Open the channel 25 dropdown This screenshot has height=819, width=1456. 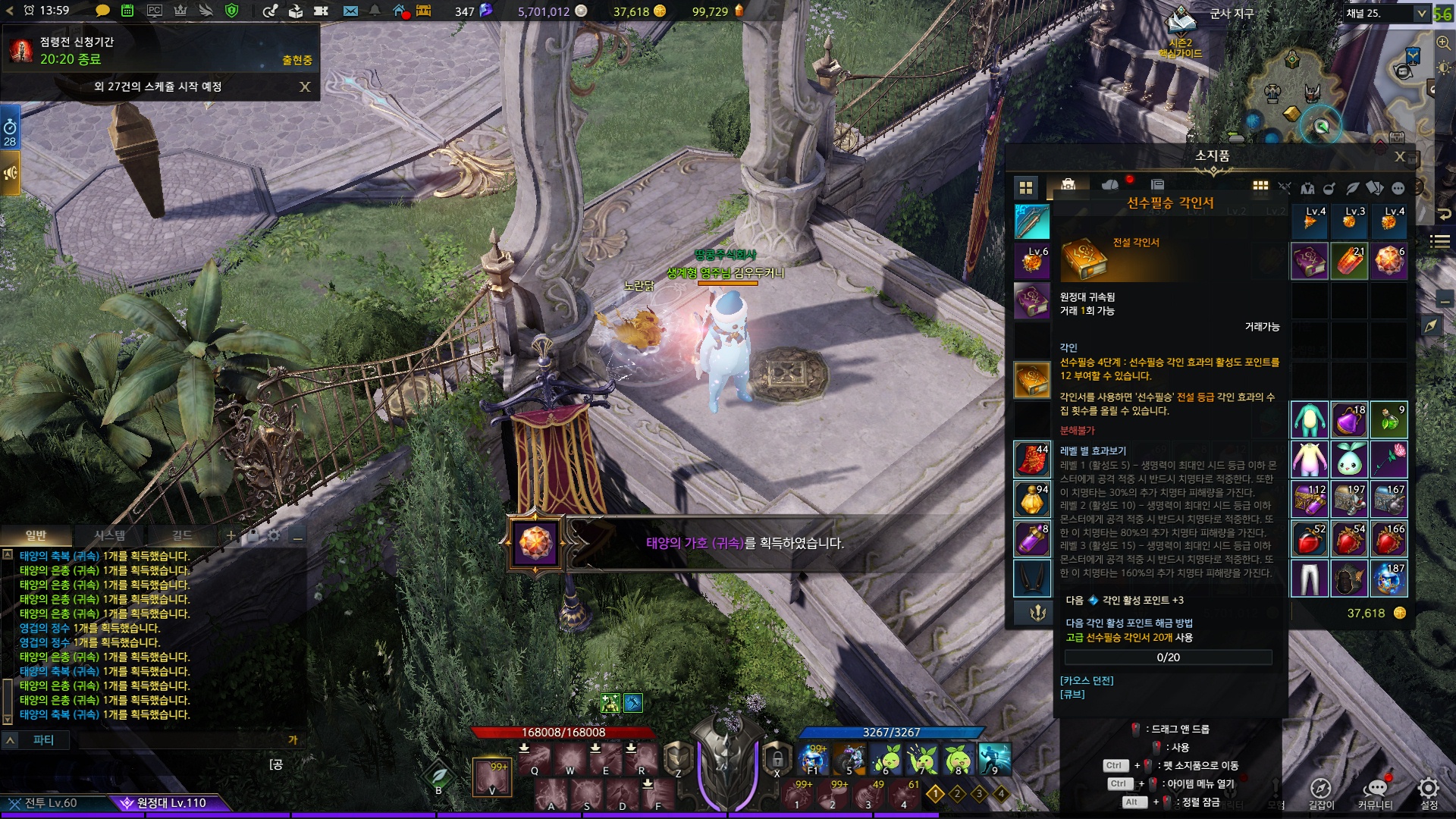coord(1421,14)
